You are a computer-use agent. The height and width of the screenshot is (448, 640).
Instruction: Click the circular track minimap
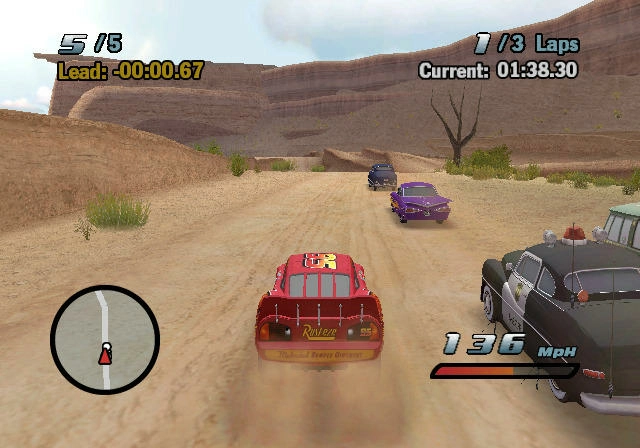coord(105,340)
